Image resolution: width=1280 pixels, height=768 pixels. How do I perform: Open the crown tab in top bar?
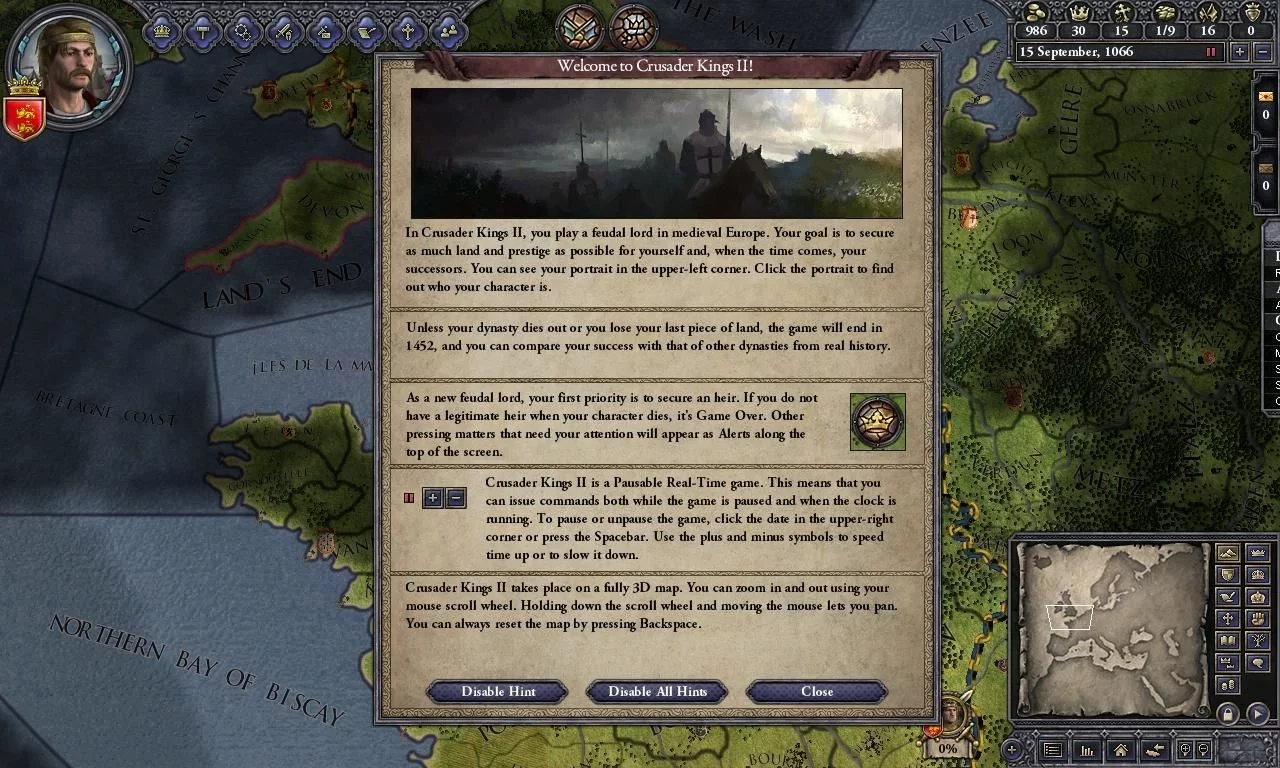click(x=161, y=31)
